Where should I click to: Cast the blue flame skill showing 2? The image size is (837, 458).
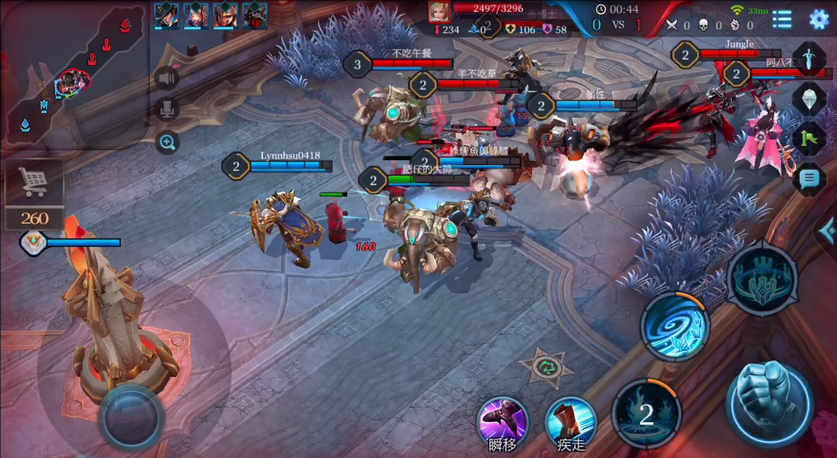point(646,414)
